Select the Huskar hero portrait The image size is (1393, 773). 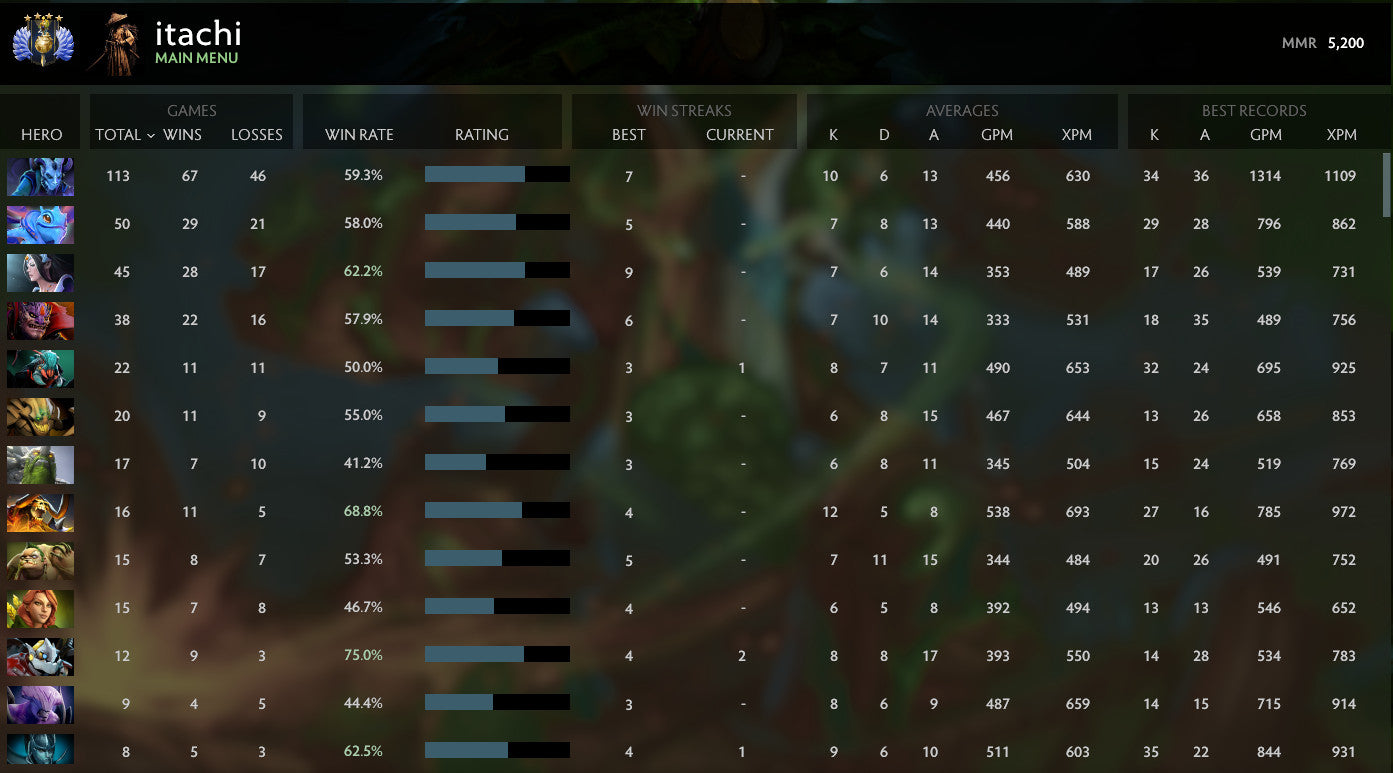[40, 512]
